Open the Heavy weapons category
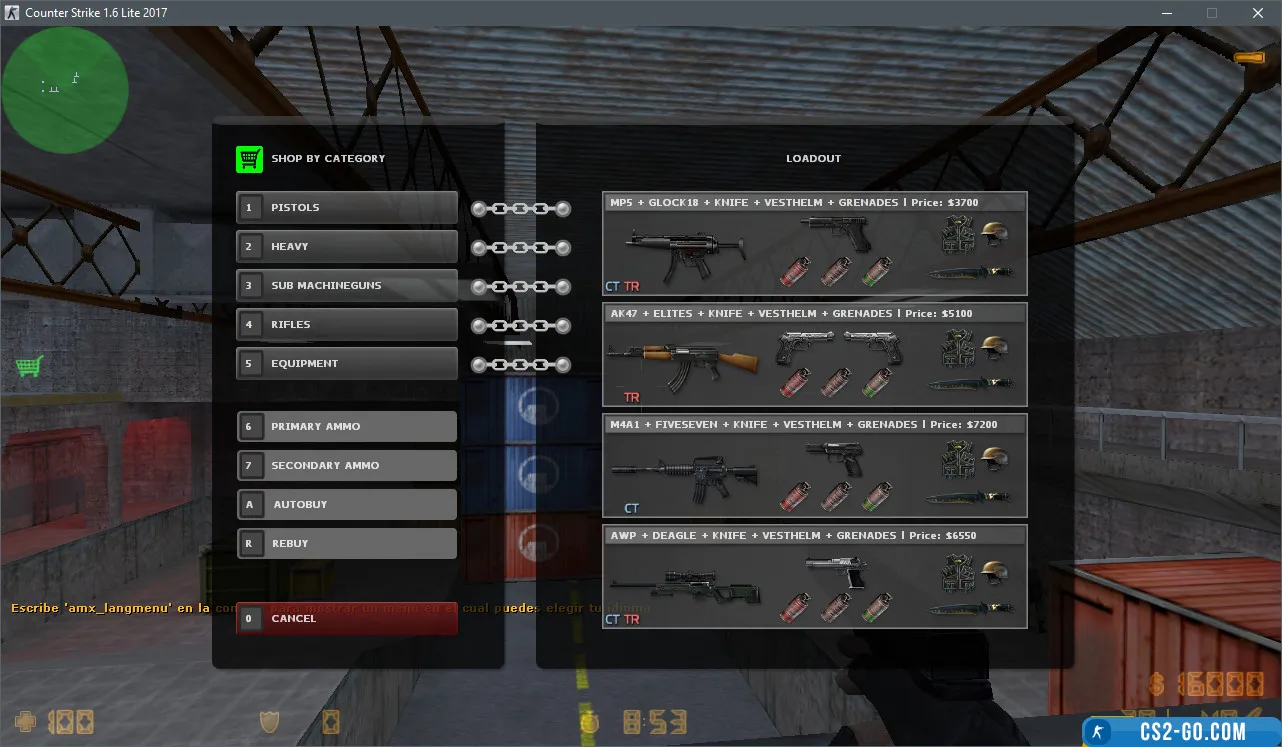 (x=347, y=247)
